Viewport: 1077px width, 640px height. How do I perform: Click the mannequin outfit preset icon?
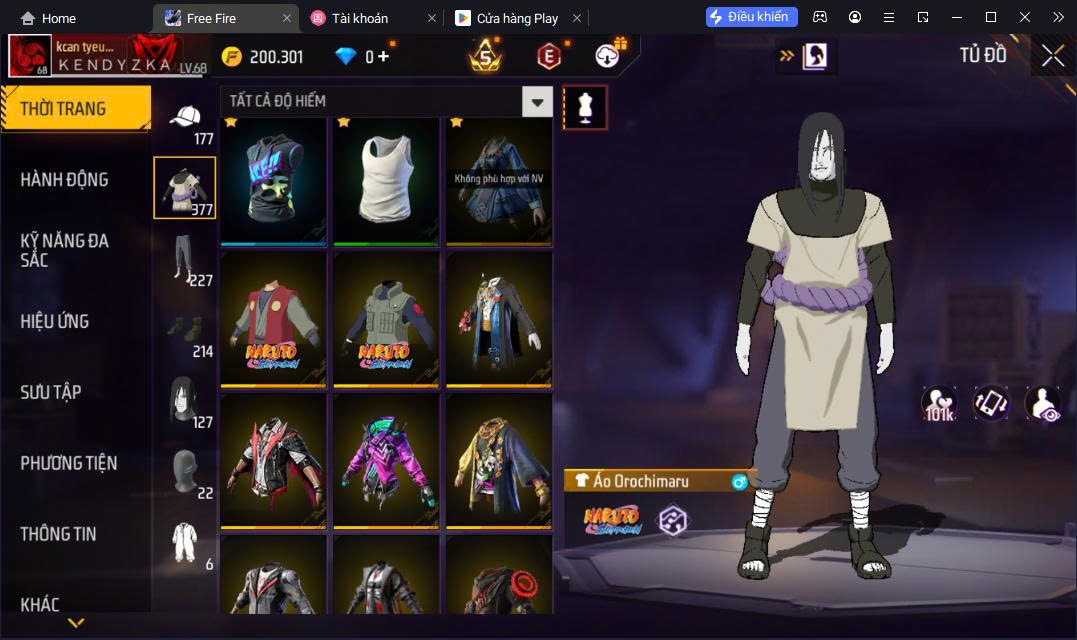(x=585, y=107)
